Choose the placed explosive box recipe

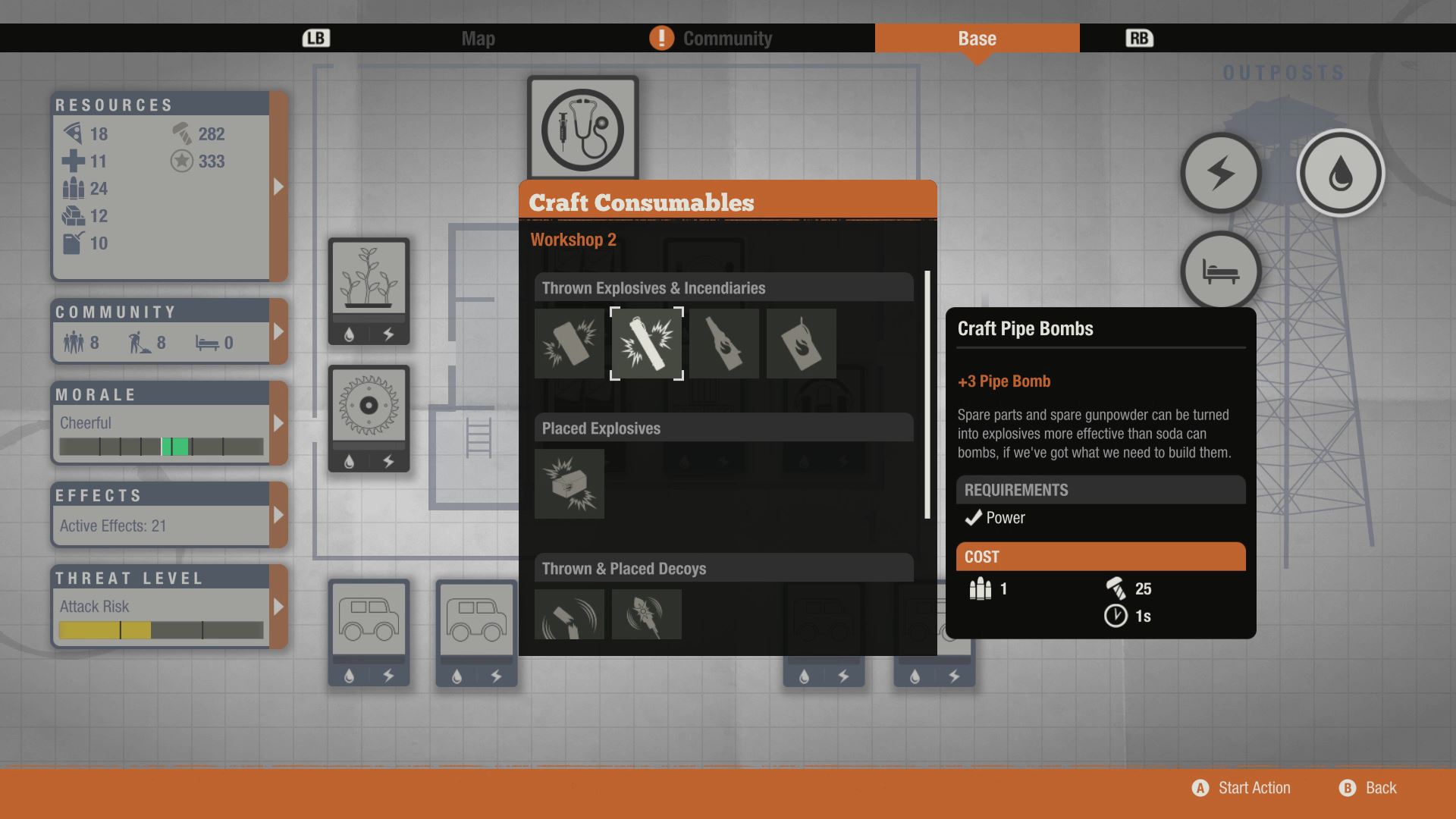pos(570,484)
